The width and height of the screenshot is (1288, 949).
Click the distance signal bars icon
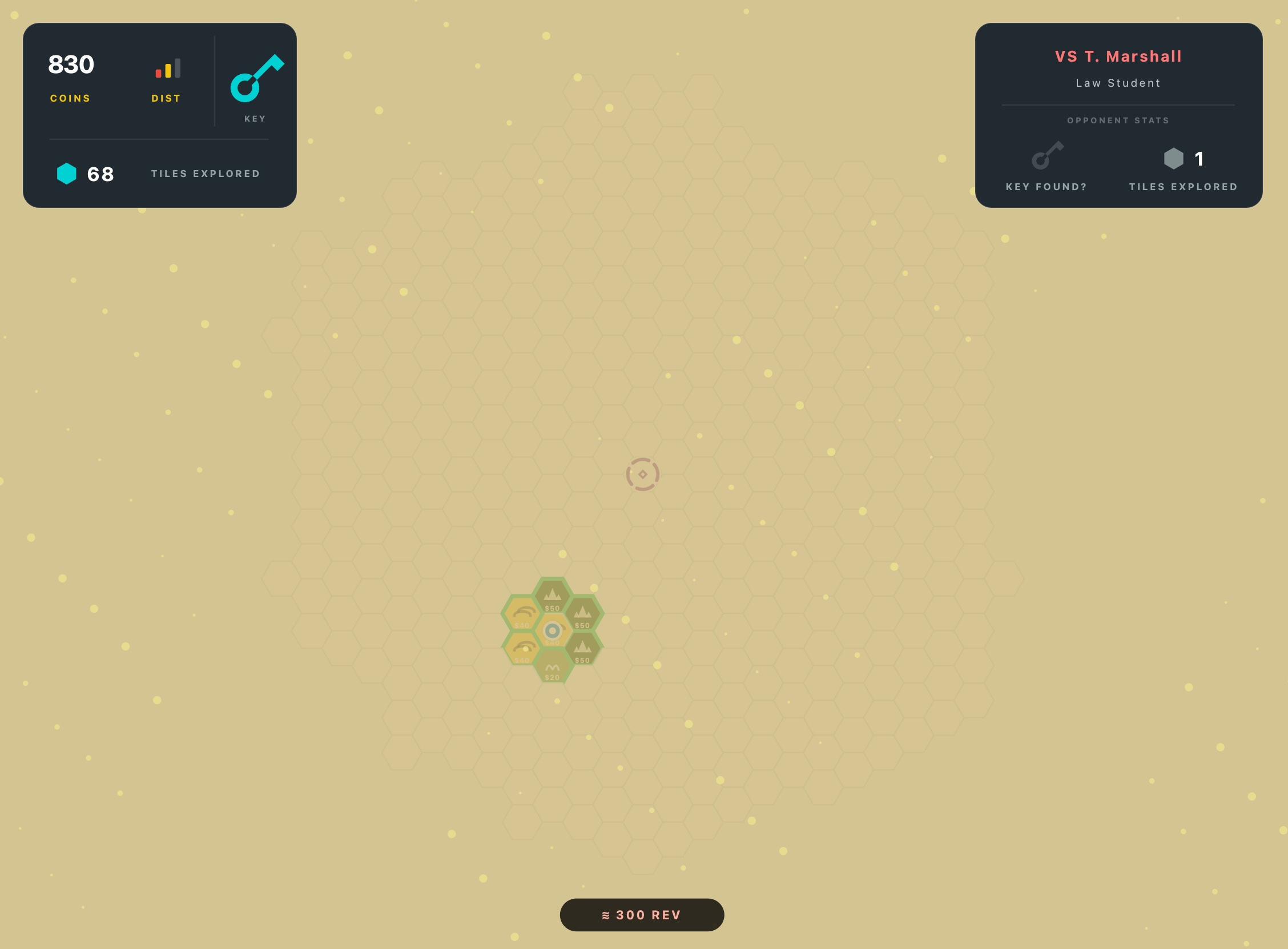point(168,69)
